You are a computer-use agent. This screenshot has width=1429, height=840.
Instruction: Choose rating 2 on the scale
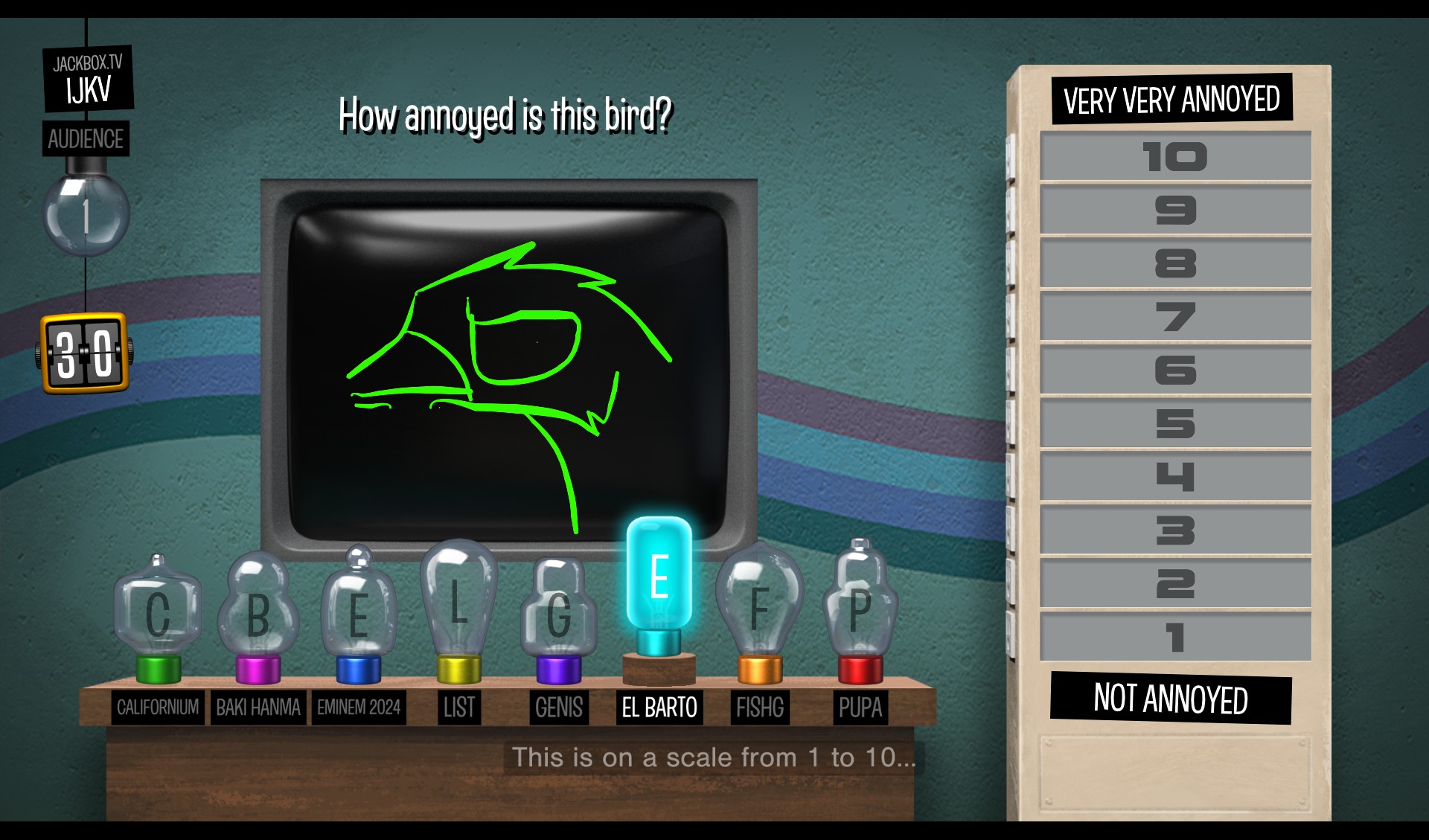1174,584
